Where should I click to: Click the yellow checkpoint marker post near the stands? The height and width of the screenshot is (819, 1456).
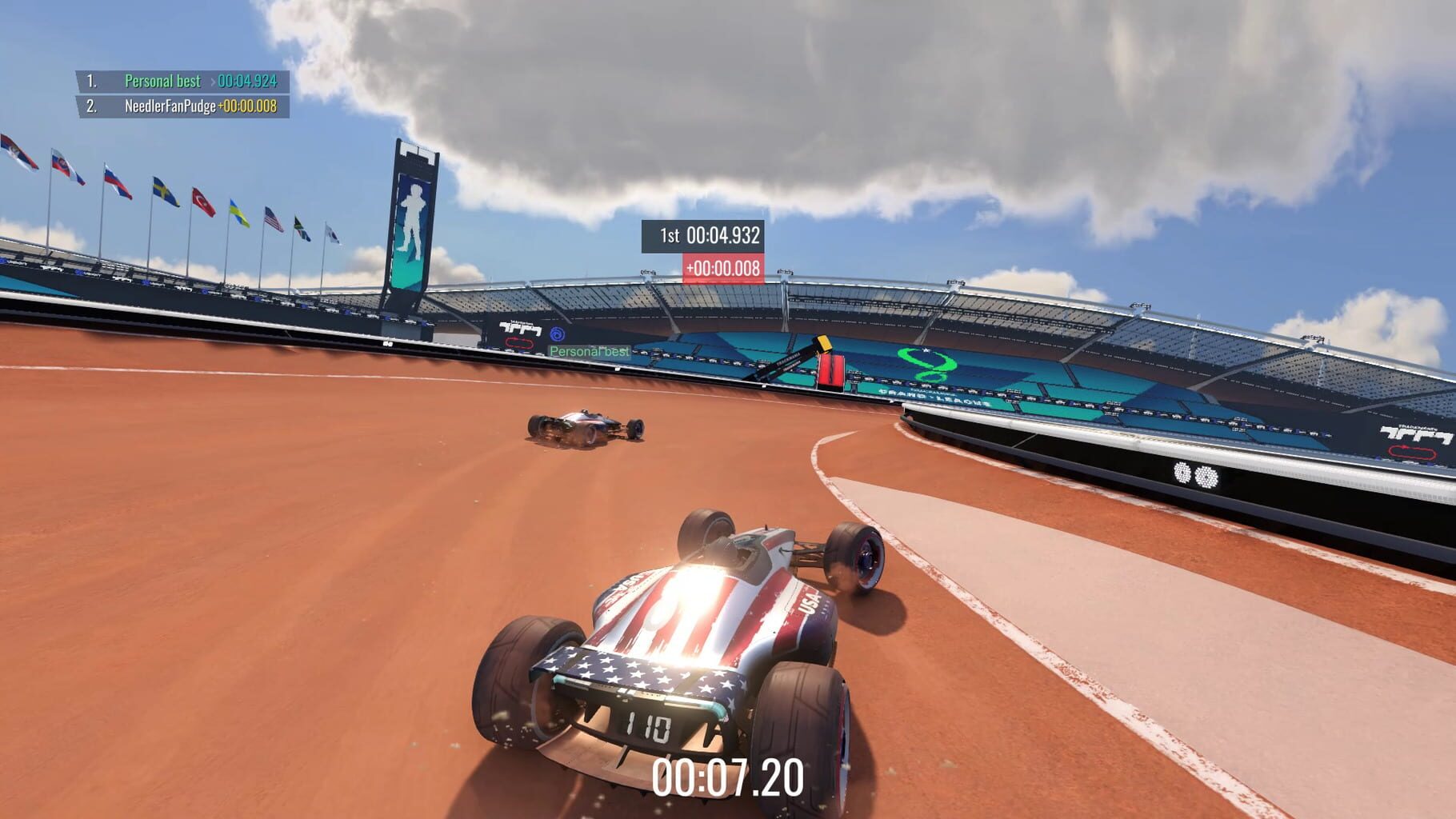[x=825, y=345]
